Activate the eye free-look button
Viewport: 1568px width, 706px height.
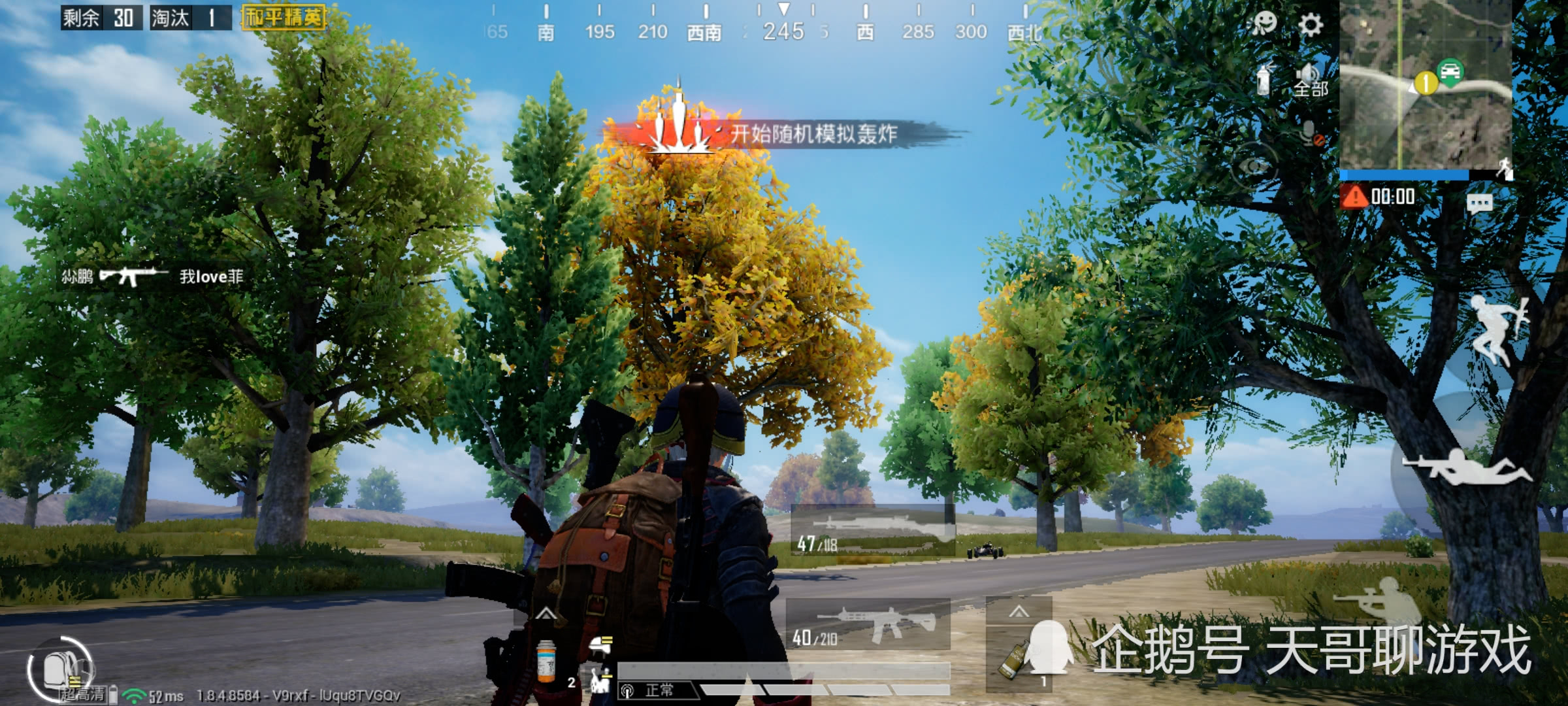pos(1253,167)
